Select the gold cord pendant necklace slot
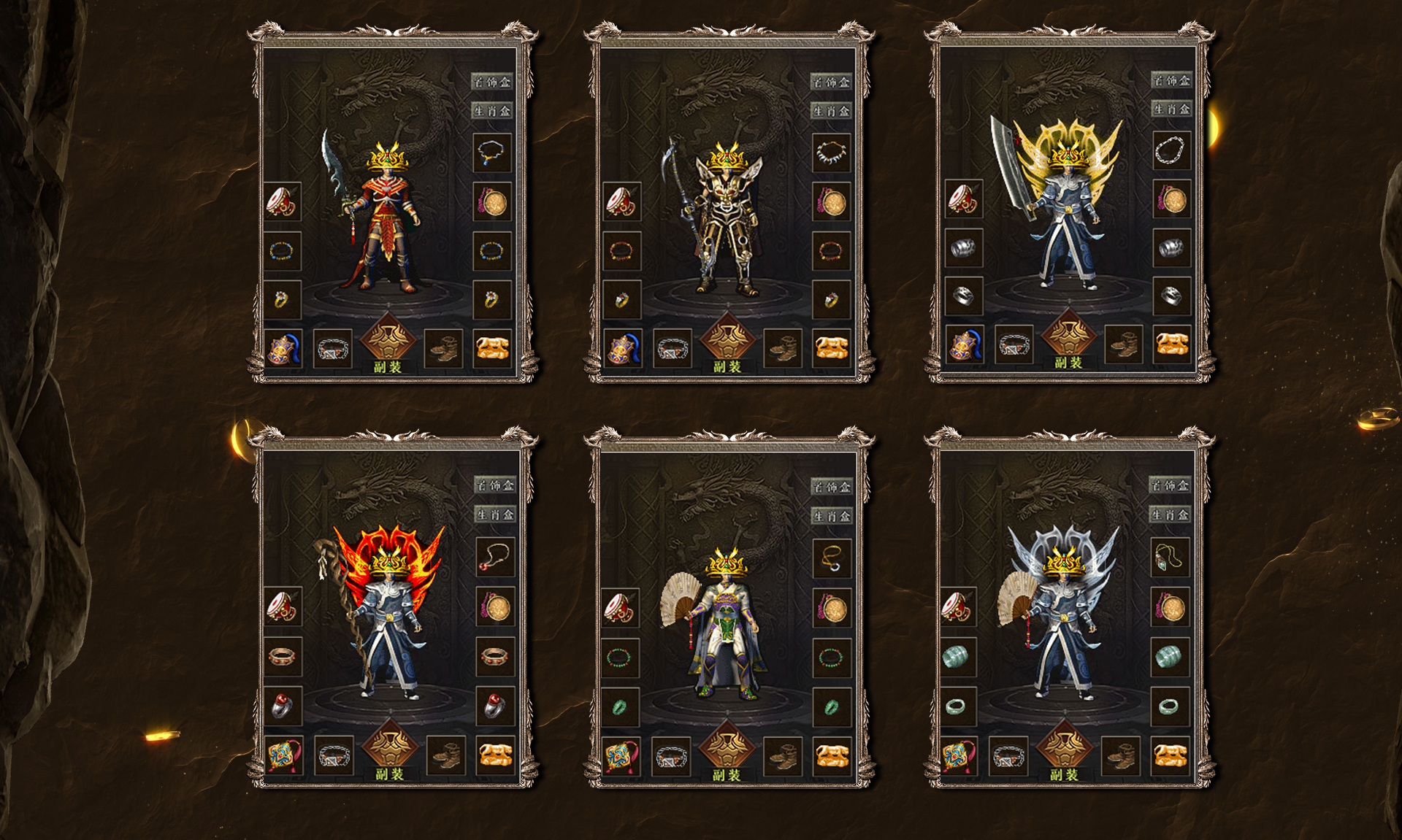The height and width of the screenshot is (840, 1402). (x=831, y=558)
